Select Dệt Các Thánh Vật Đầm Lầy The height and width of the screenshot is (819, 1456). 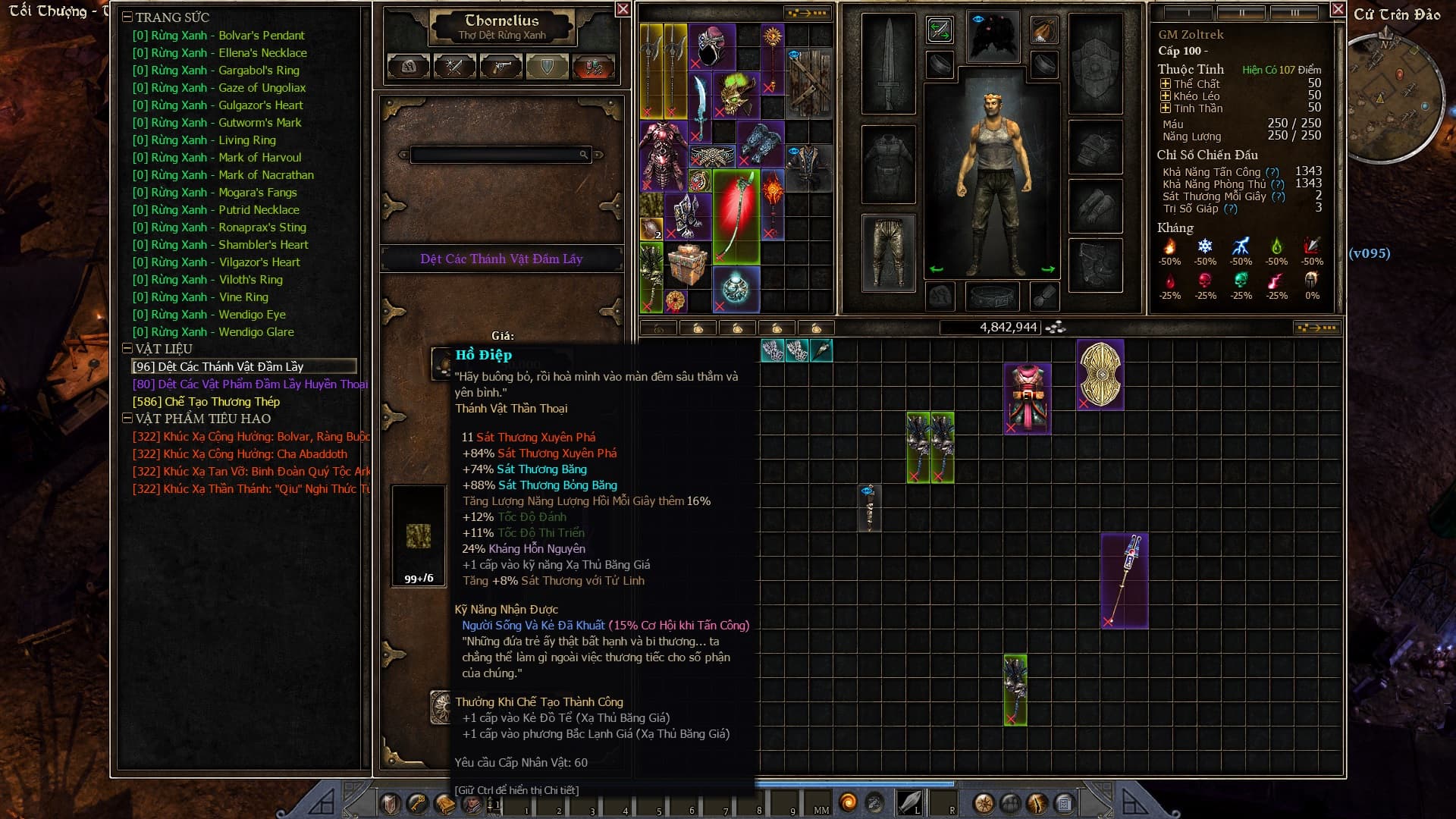click(218, 367)
